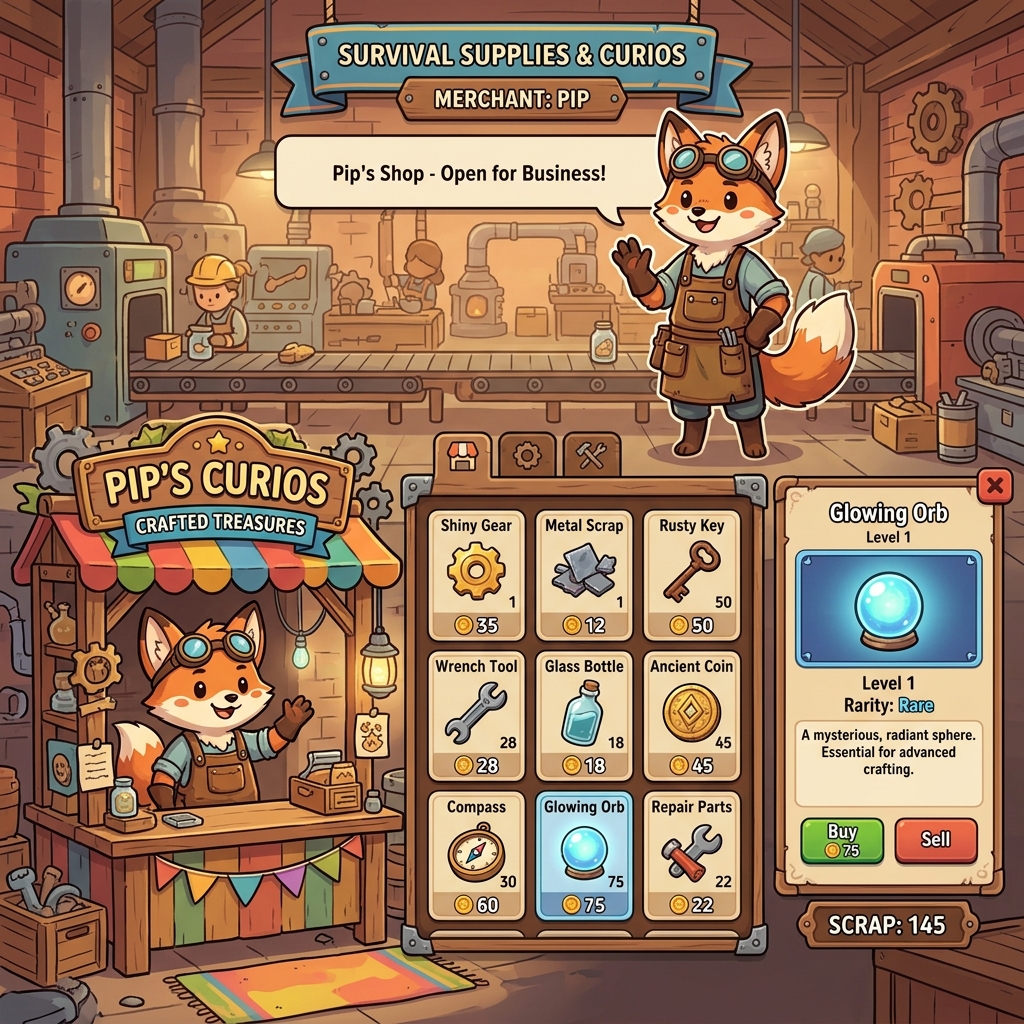Select the Repair Parts item

(691, 855)
